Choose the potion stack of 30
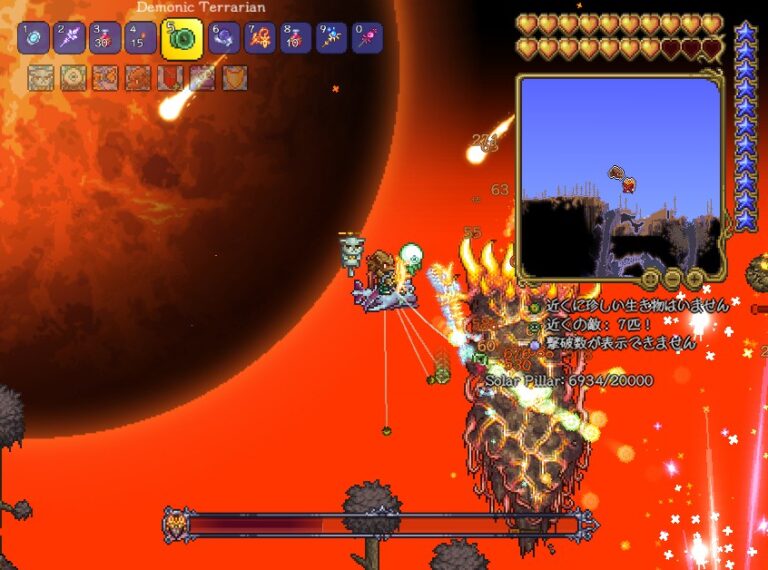768x570 pixels. (x=105, y=38)
